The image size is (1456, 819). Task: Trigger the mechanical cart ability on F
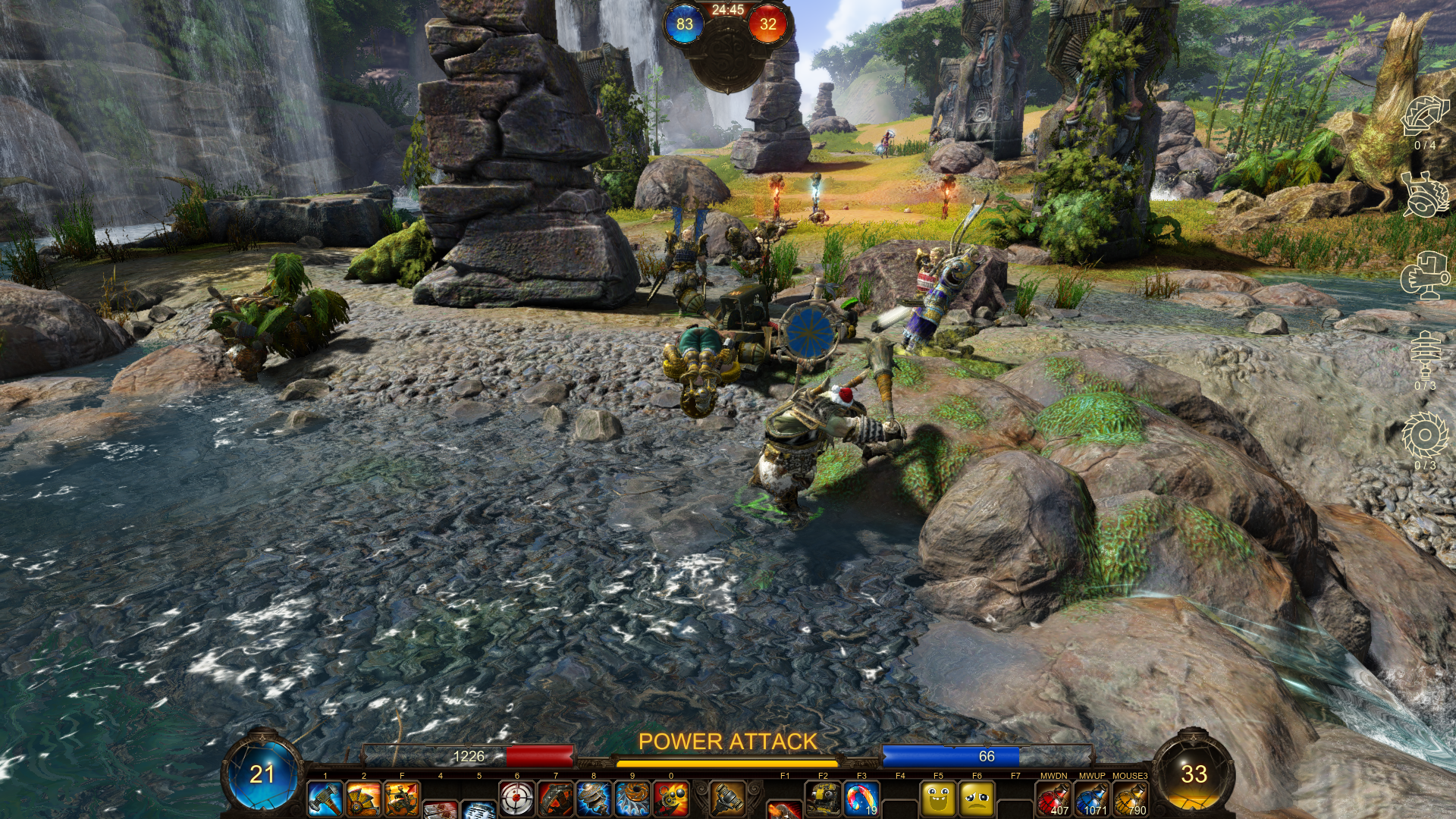click(x=402, y=799)
